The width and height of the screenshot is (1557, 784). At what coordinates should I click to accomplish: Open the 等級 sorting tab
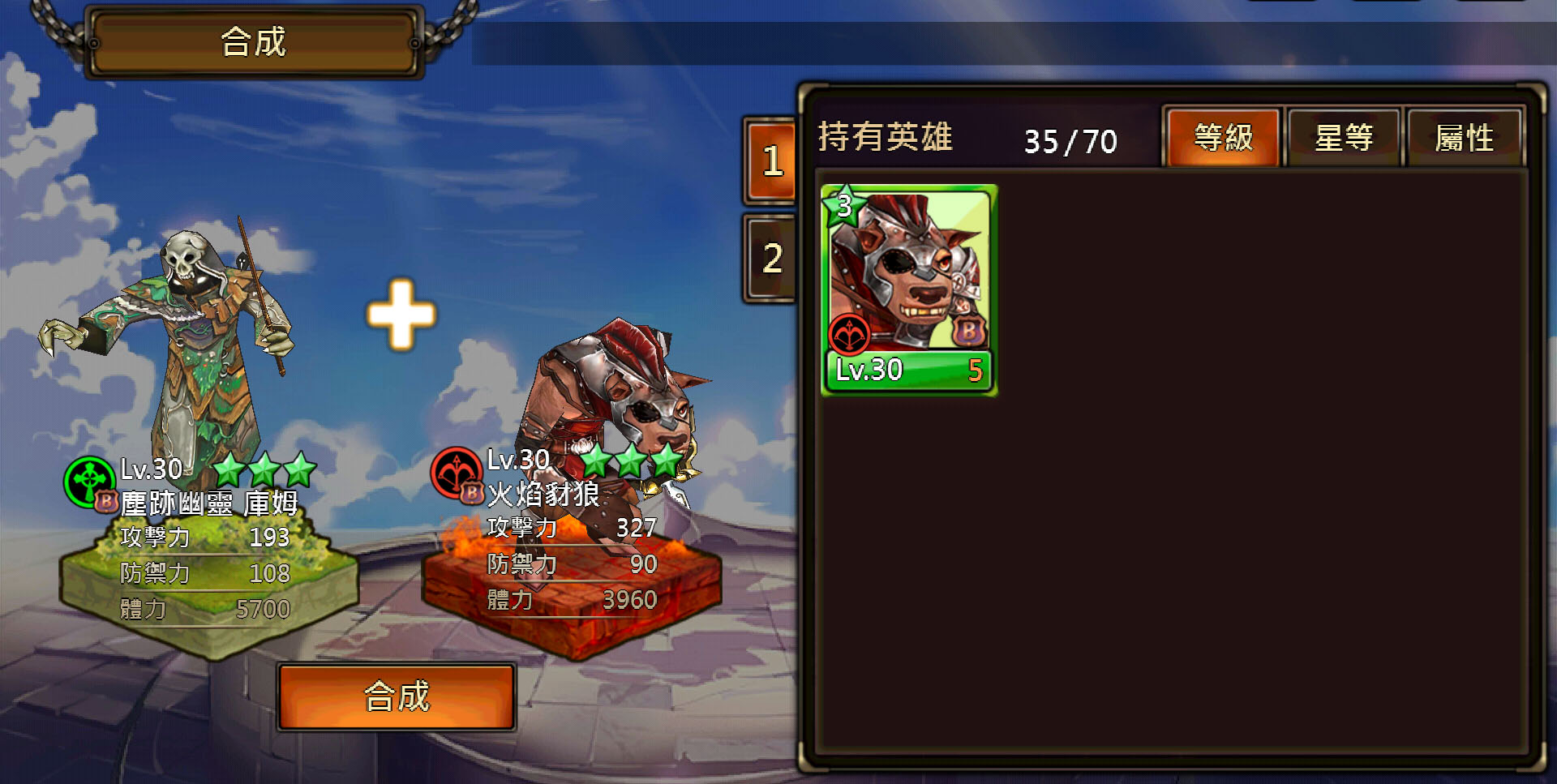(x=1221, y=137)
